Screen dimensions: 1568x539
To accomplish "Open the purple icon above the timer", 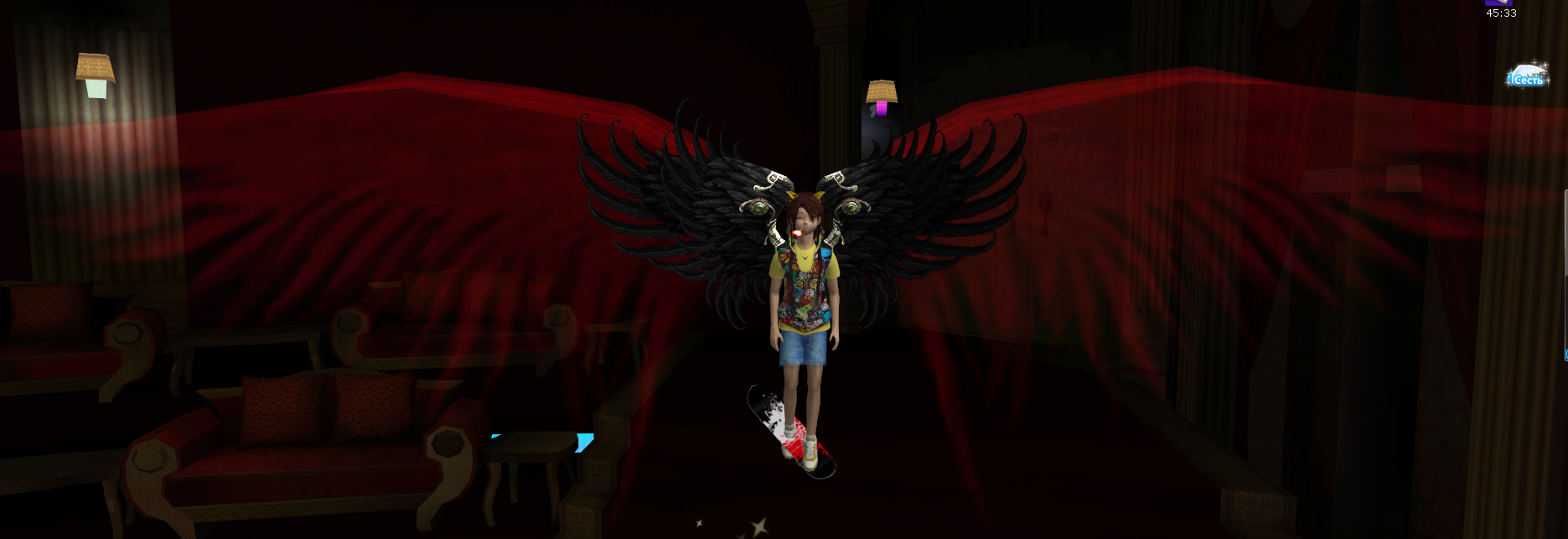I will [1498, 3].
